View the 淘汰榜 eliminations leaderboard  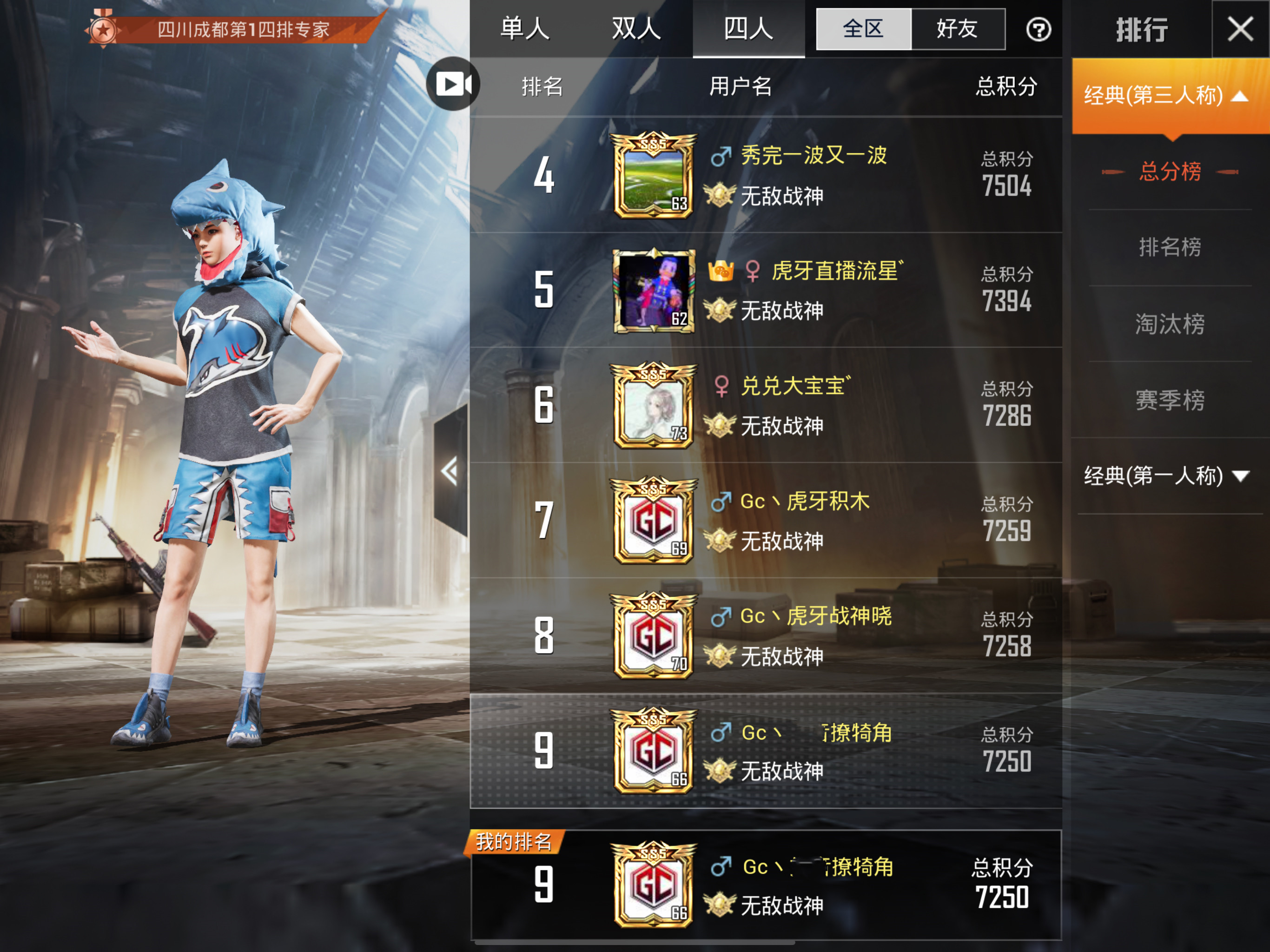click(1170, 324)
